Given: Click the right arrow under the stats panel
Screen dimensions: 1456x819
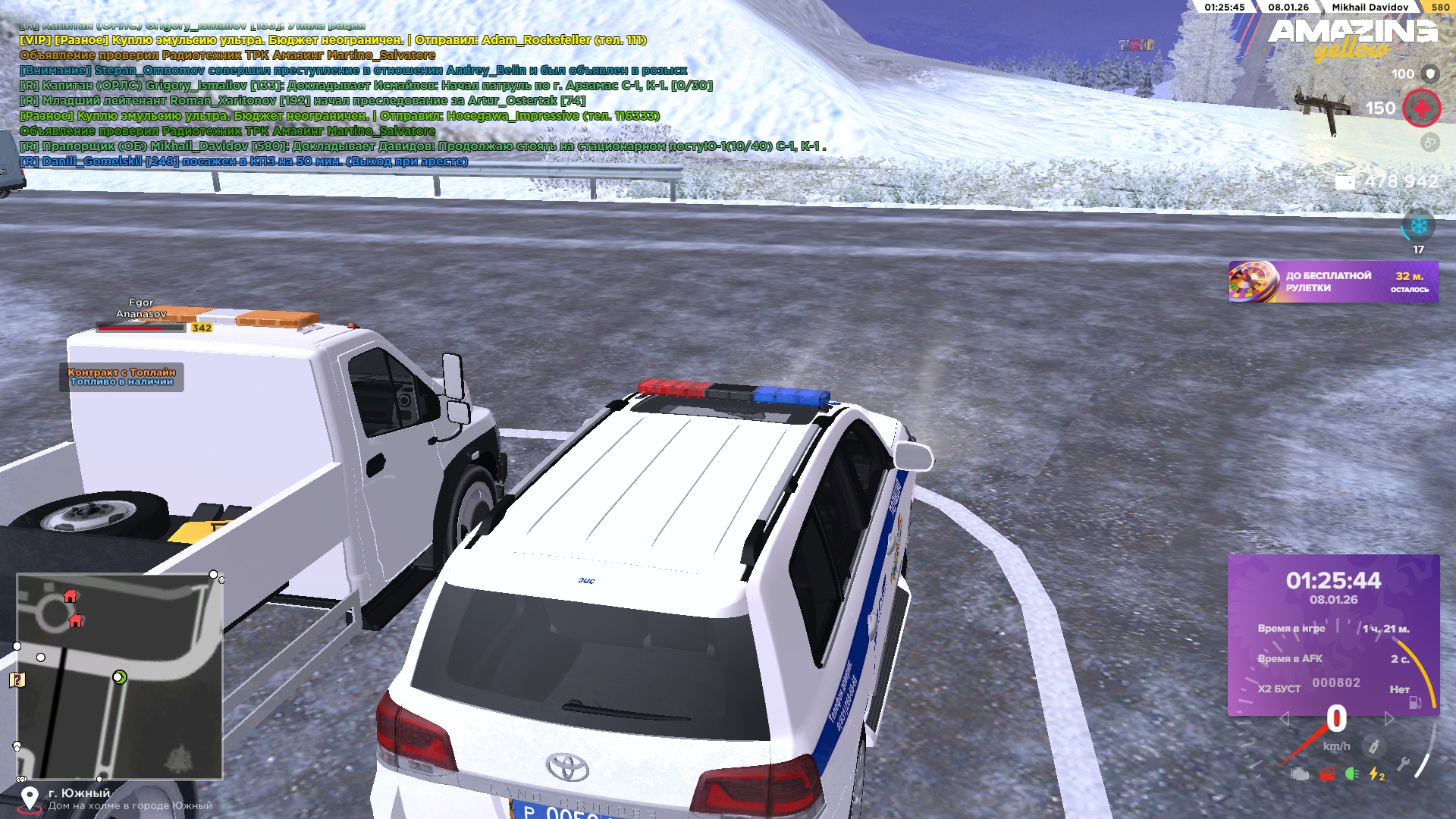Looking at the screenshot, I should click(1389, 718).
